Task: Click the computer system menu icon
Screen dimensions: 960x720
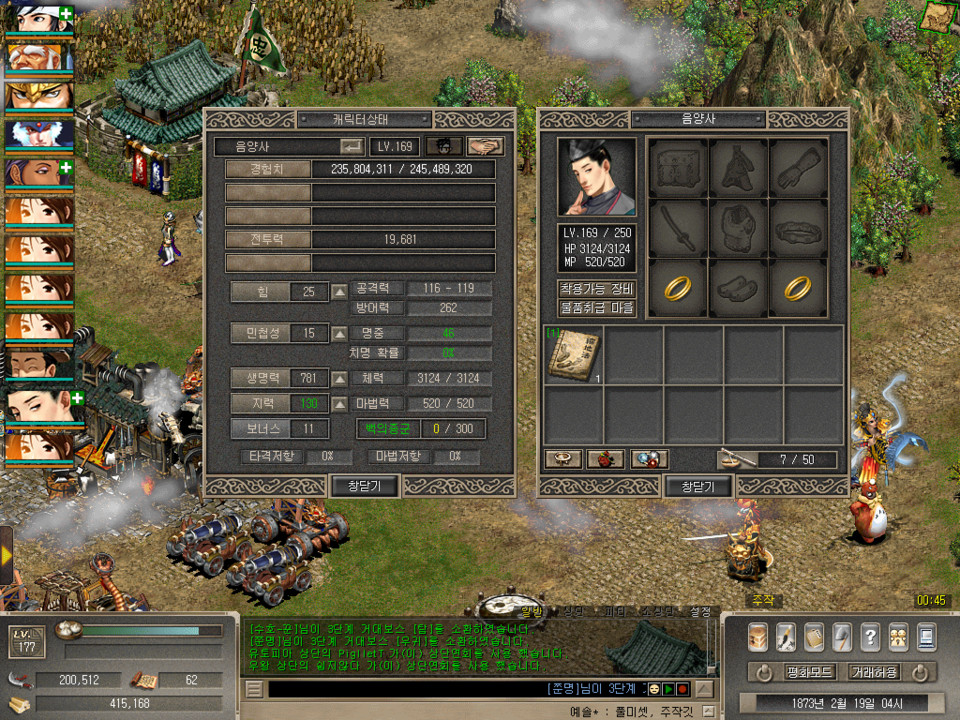Action: tap(926, 636)
